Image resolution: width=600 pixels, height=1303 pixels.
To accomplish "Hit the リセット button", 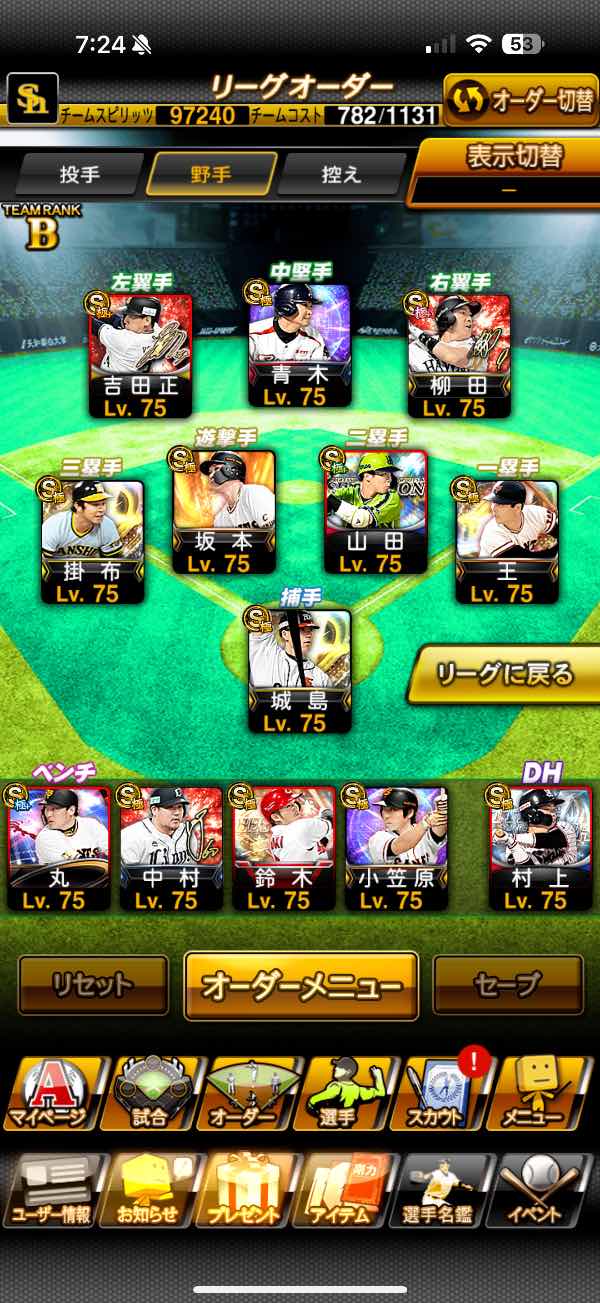I will (x=93, y=985).
